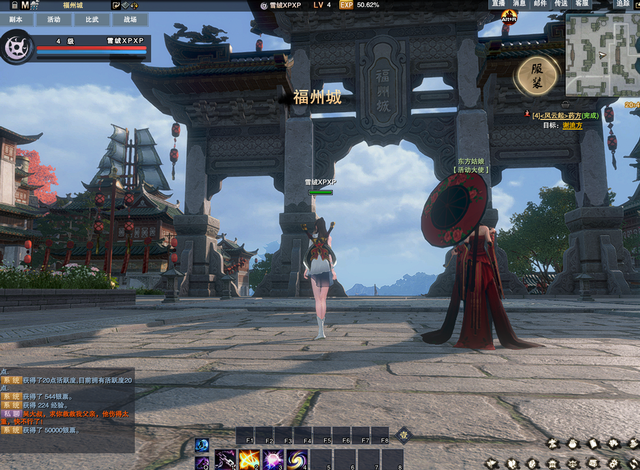Open the 邮件 mail button
Viewport: 640px width, 470px height.
coord(540,4)
